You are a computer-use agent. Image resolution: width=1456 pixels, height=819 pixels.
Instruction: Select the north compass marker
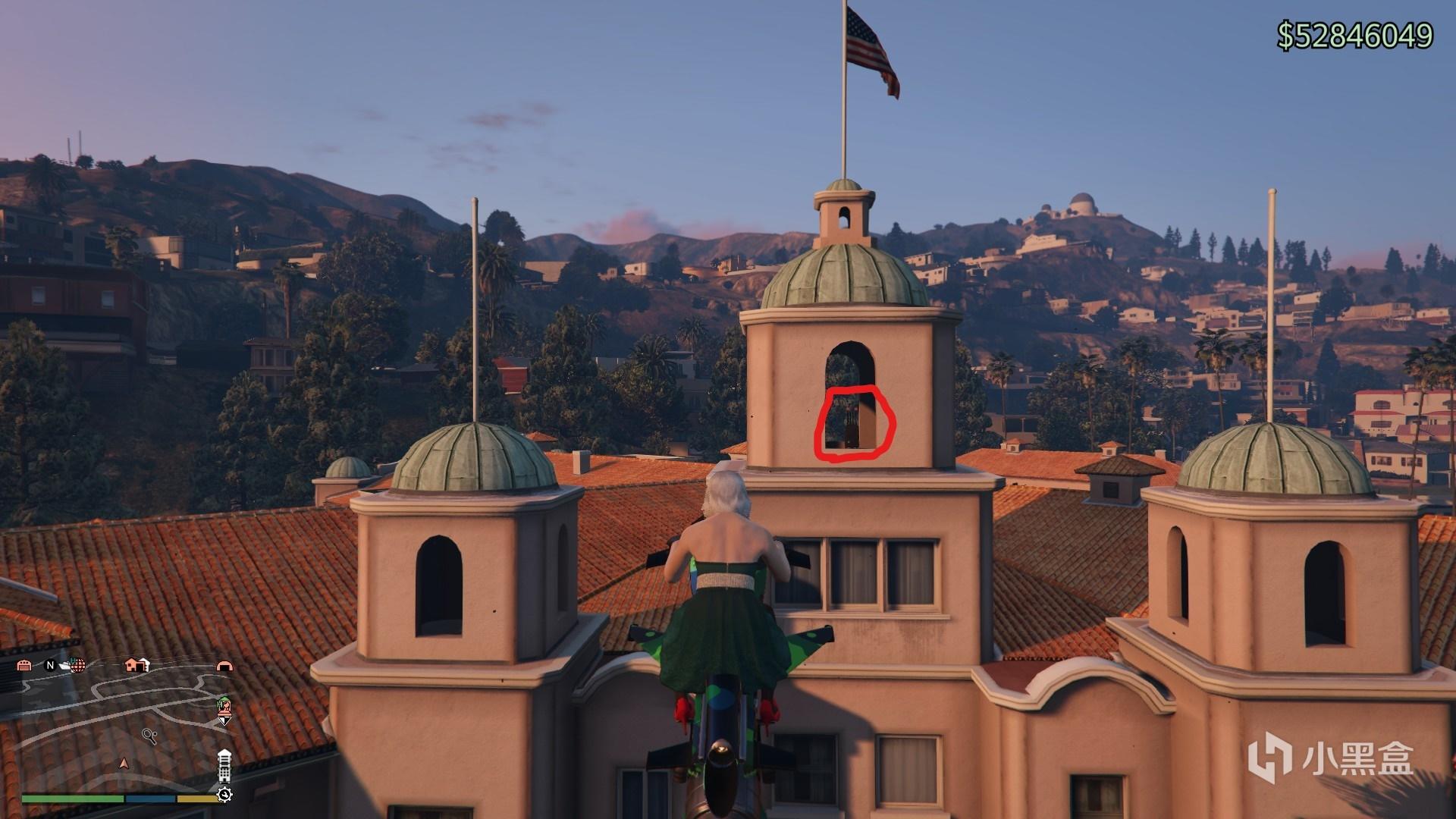50,666
